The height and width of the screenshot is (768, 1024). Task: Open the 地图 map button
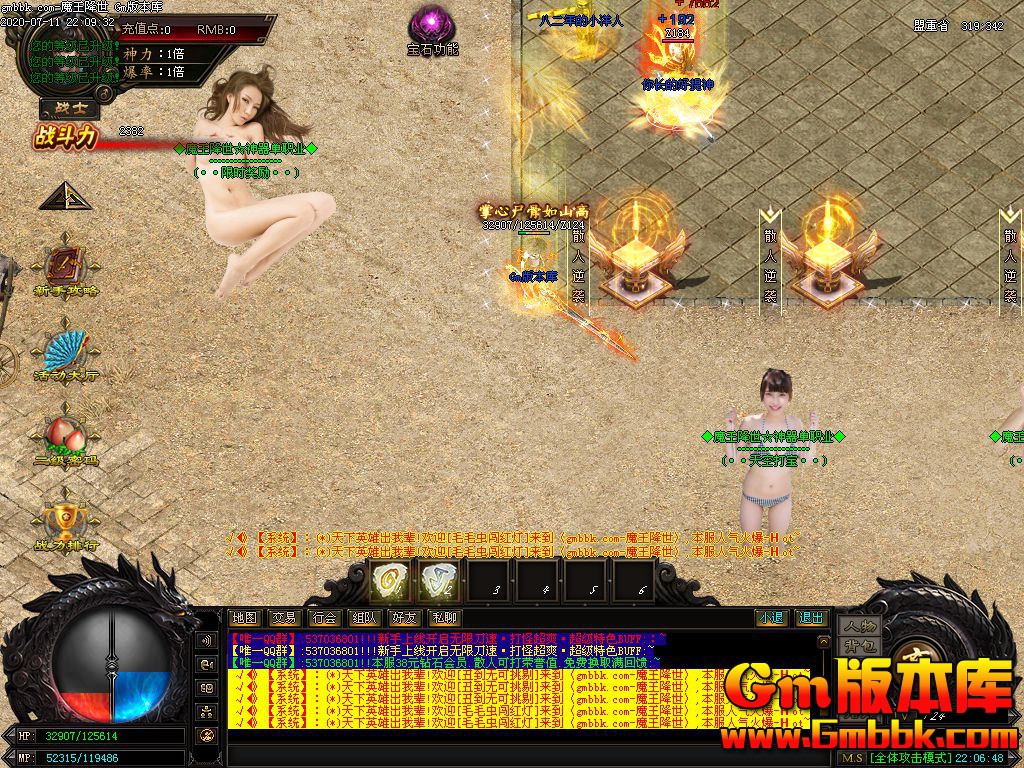tap(244, 618)
